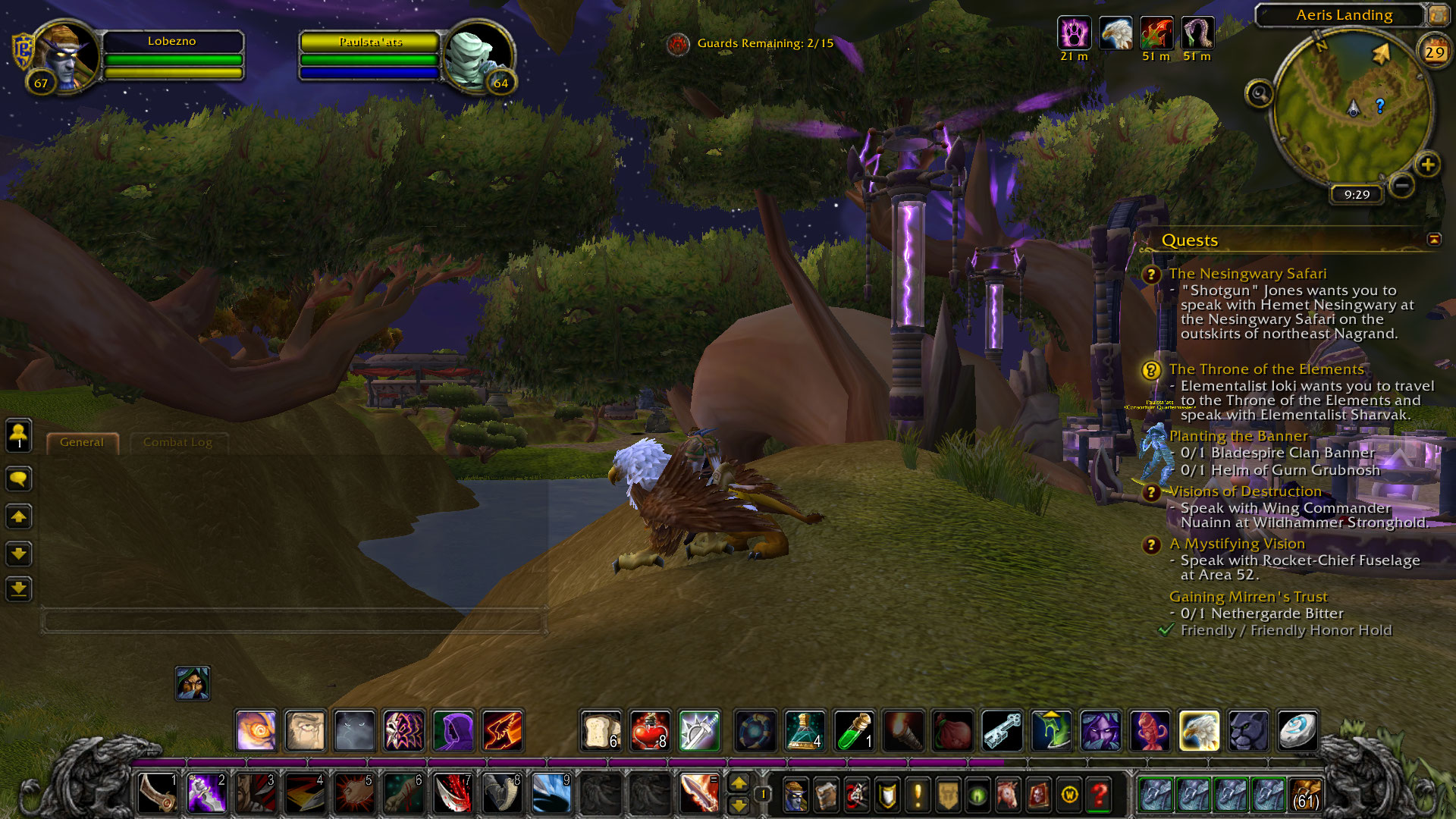Use the skeleton key item
1456x819 pixels.
[1002, 731]
